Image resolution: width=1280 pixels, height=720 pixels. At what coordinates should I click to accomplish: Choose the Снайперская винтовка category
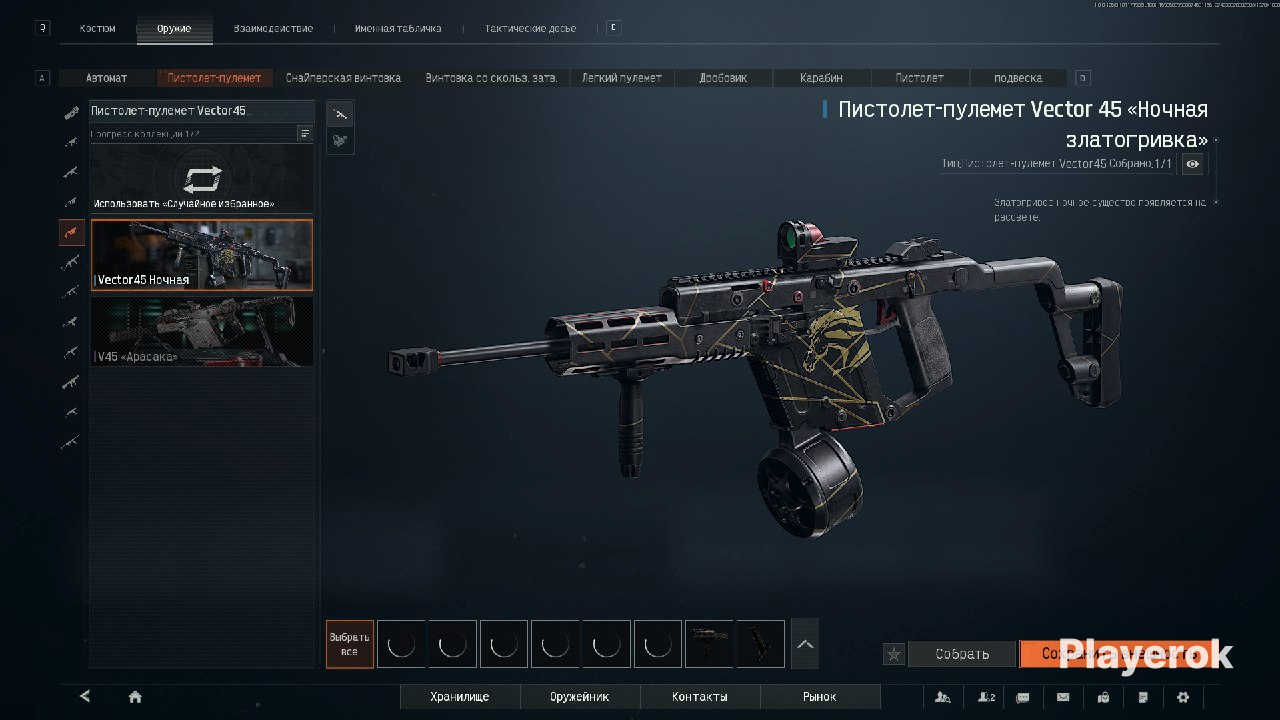343,78
